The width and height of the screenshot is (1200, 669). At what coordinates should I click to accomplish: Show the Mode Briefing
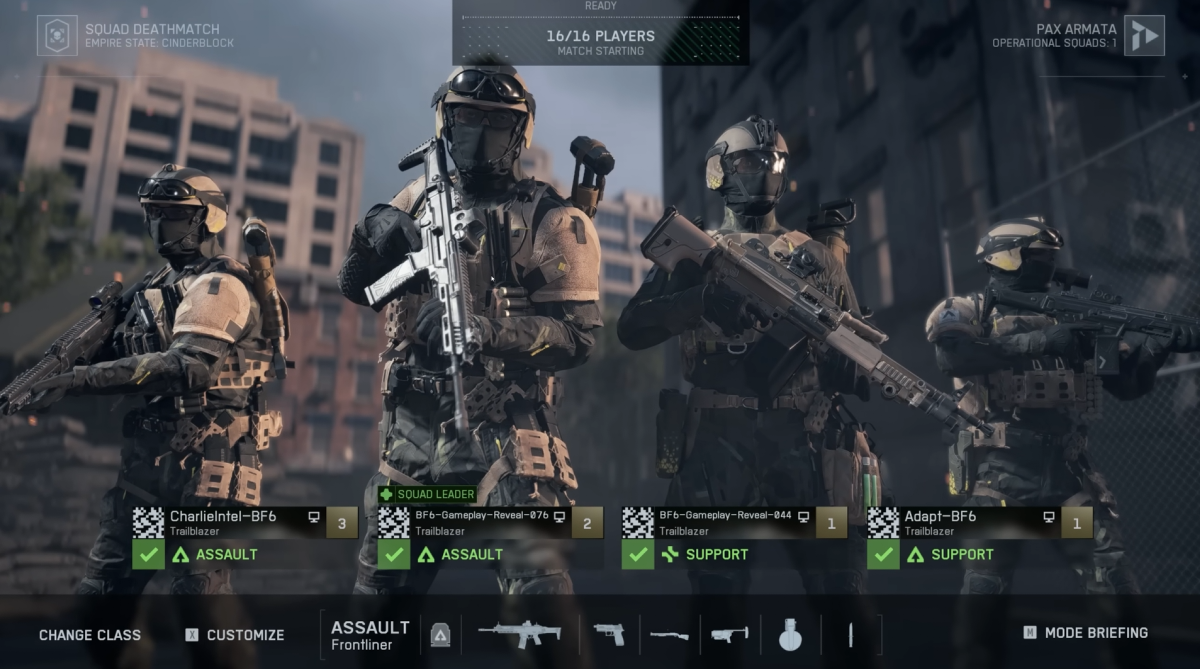click(1086, 633)
